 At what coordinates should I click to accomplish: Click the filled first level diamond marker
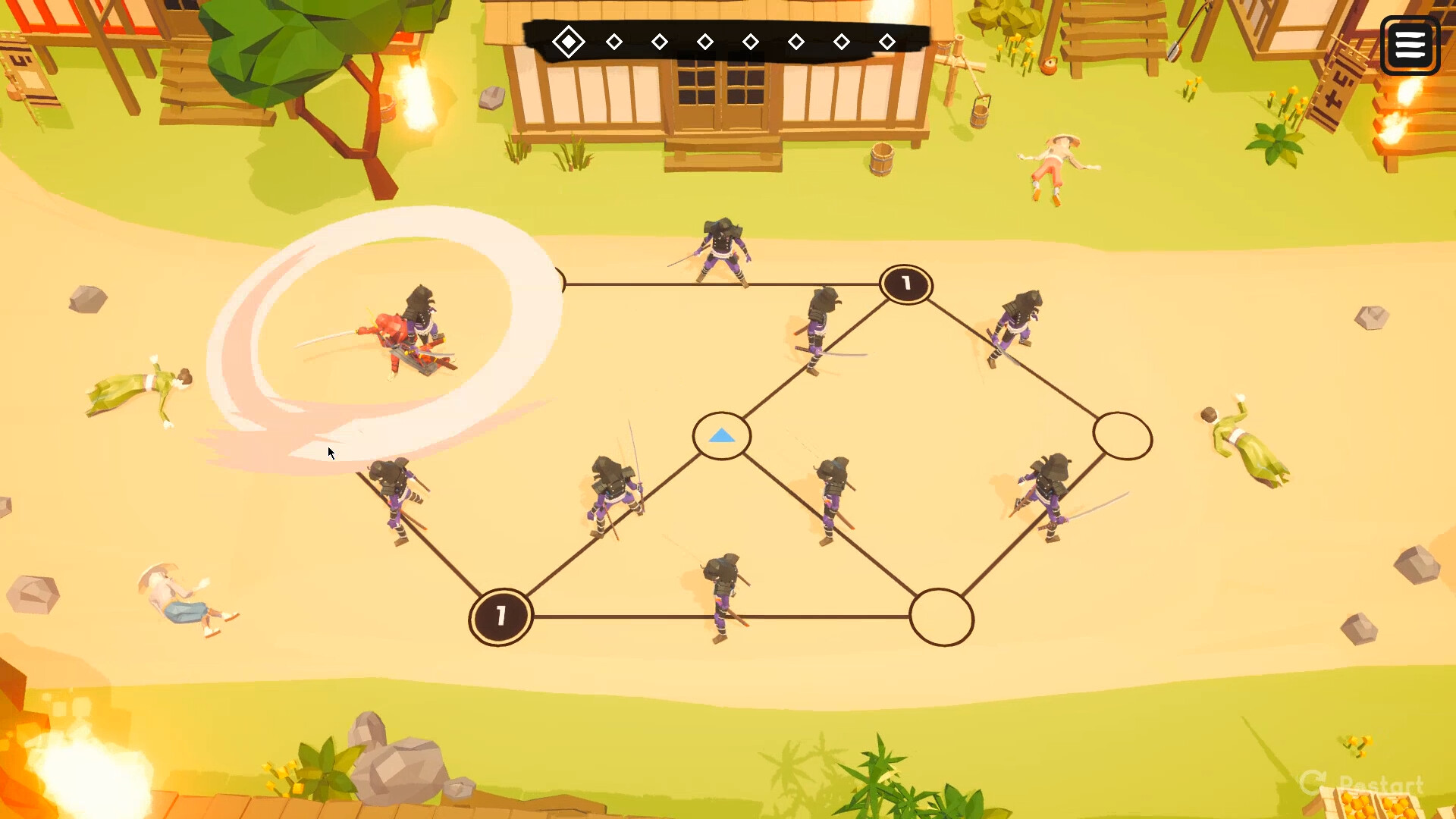(570, 41)
